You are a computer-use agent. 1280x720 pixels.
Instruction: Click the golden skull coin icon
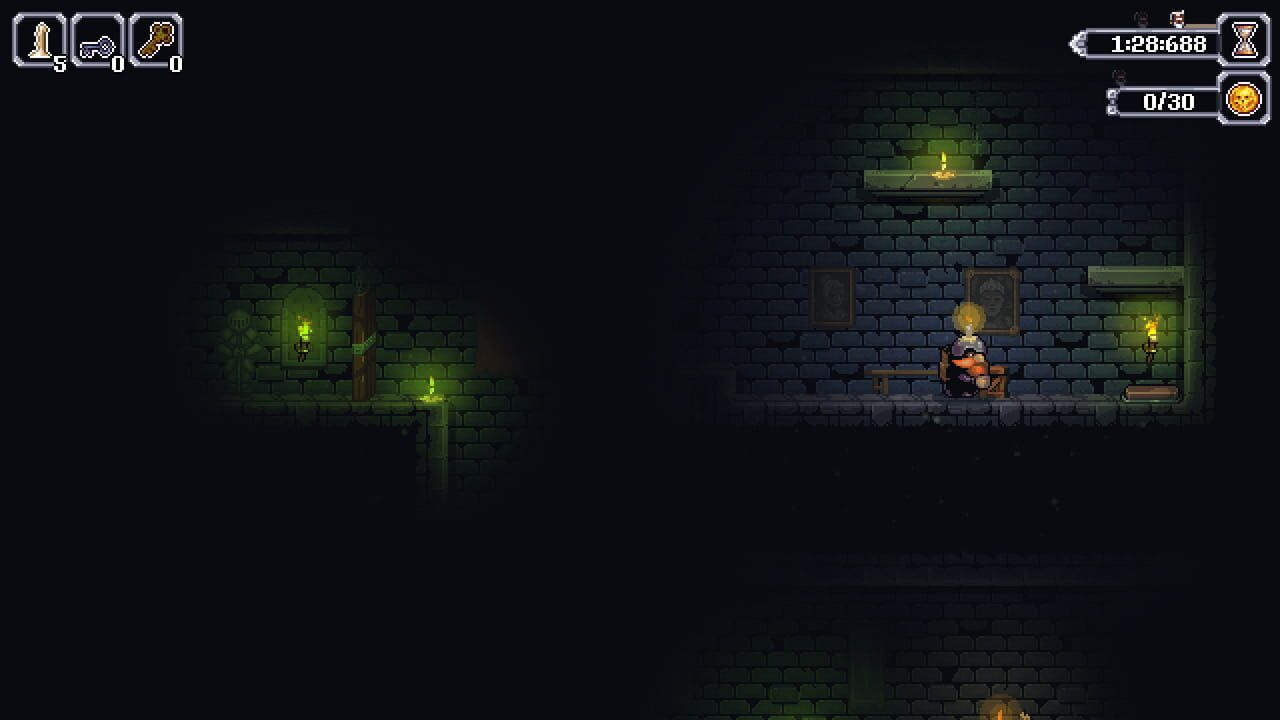point(1241,100)
